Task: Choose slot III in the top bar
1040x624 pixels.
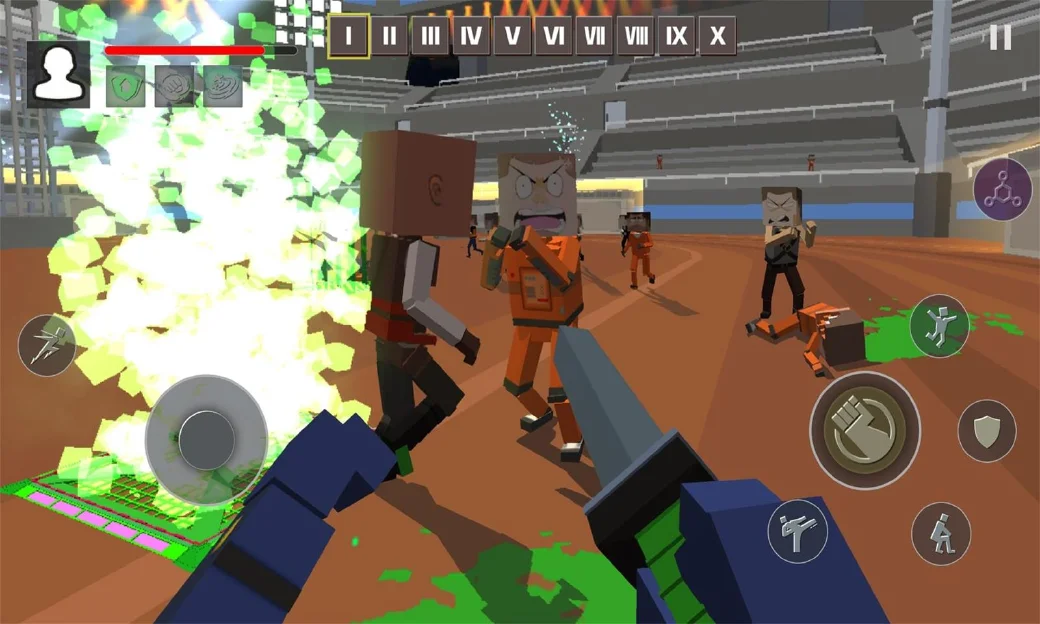Action: tap(430, 37)
